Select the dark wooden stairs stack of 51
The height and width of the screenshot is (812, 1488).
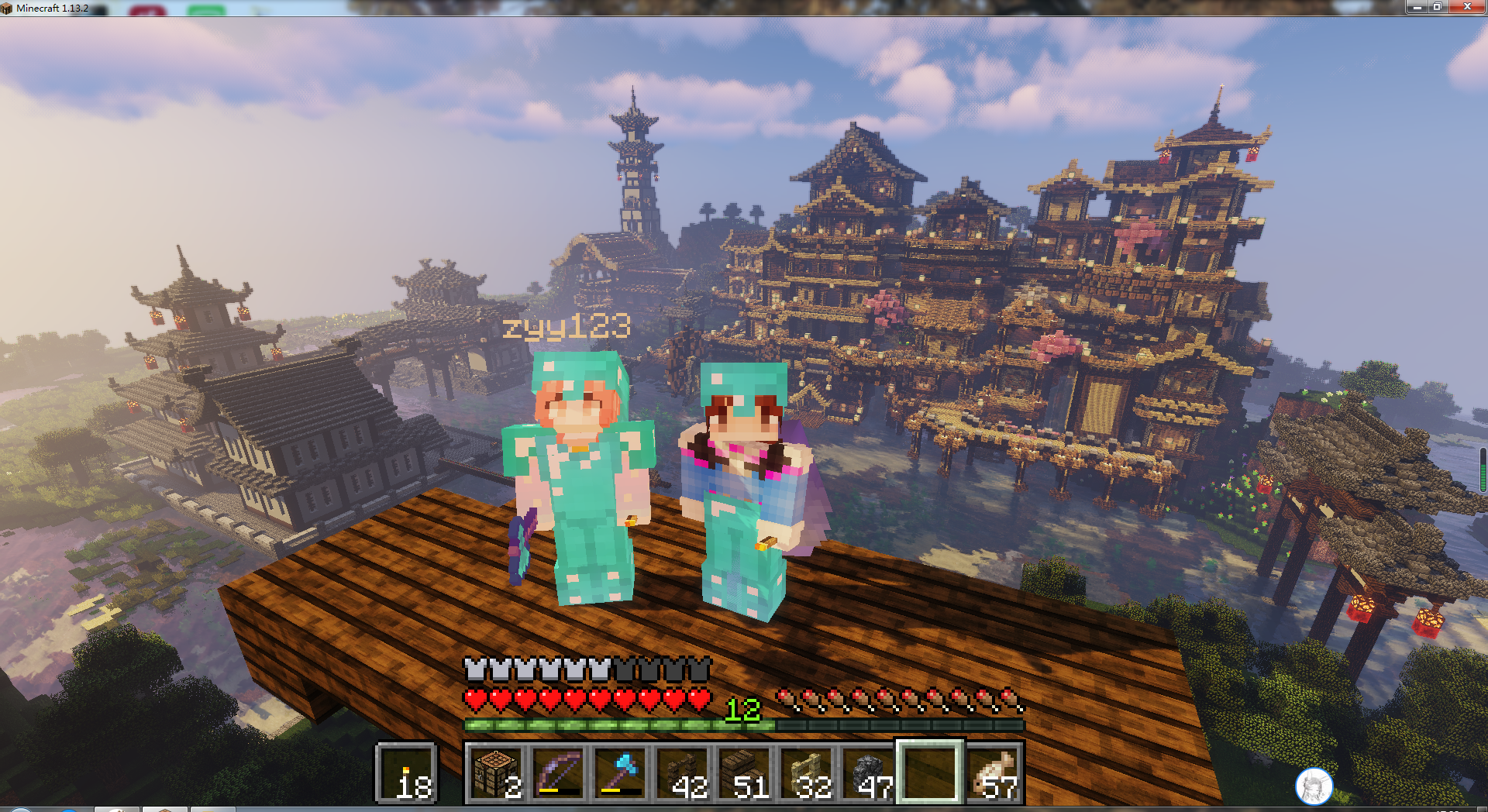744,772
